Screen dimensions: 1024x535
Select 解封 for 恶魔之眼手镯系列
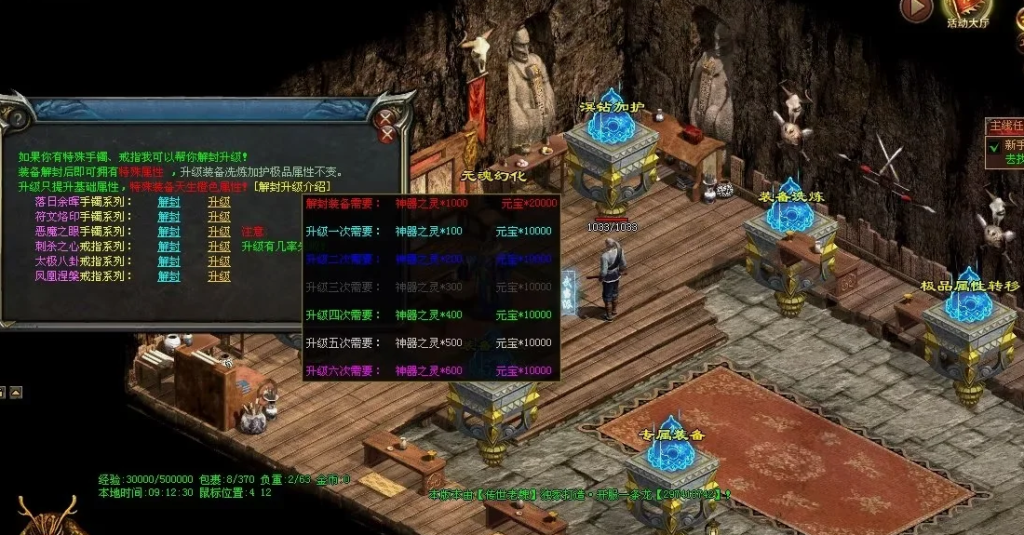(x=169, y=231)
